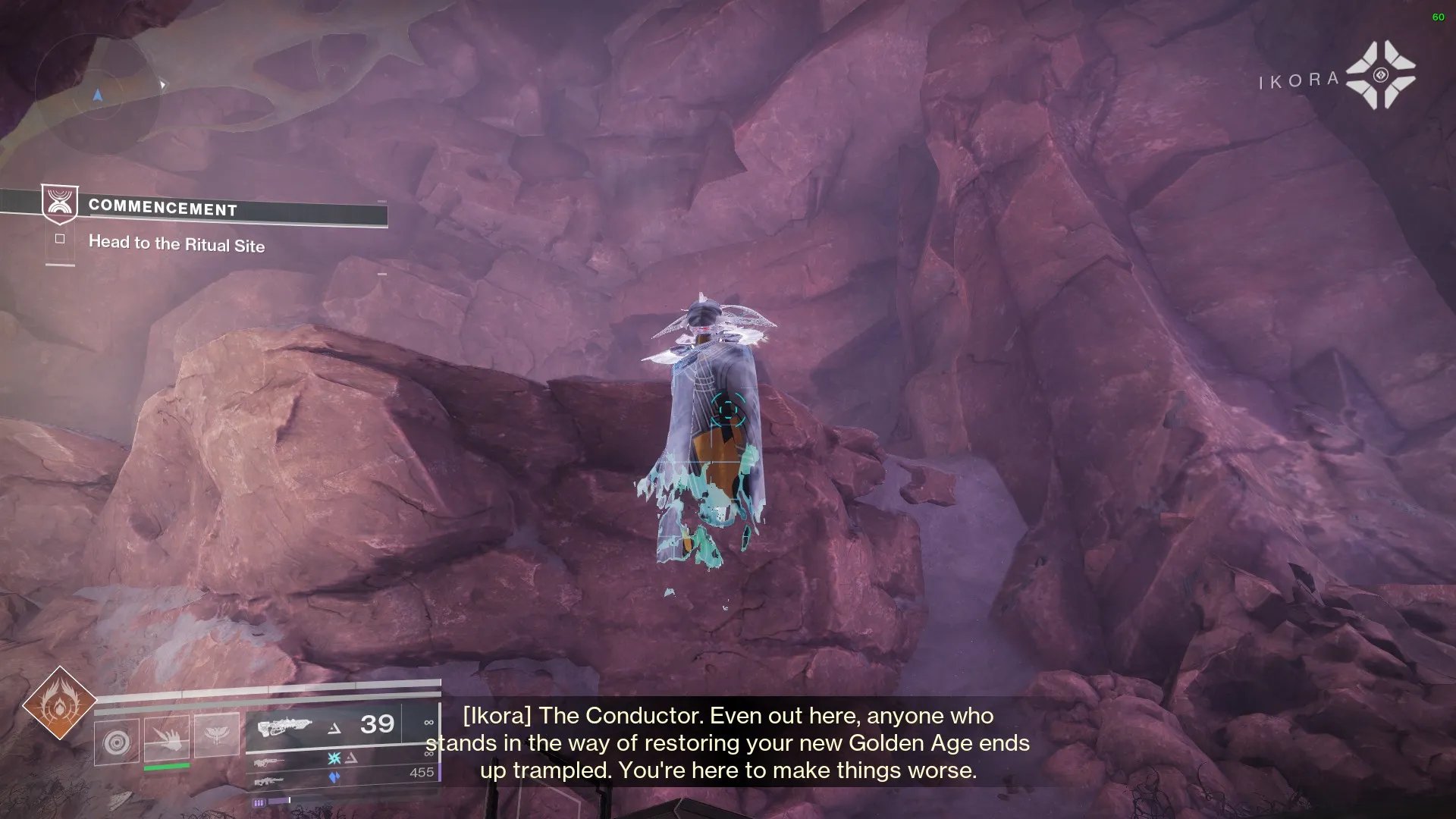Click the Head to the Ritual Site objective
Viewport: 1456px width, 819px height.
(176, 243)
